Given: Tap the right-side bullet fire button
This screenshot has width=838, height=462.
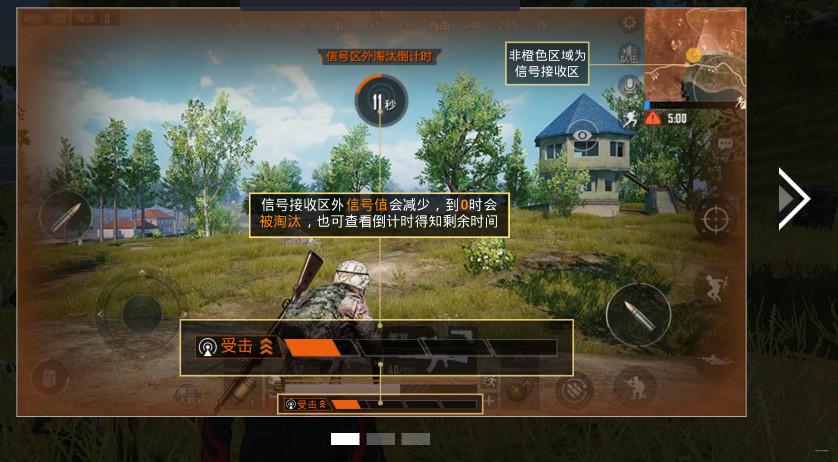Looking at the screenshot, I should point(638,314).
